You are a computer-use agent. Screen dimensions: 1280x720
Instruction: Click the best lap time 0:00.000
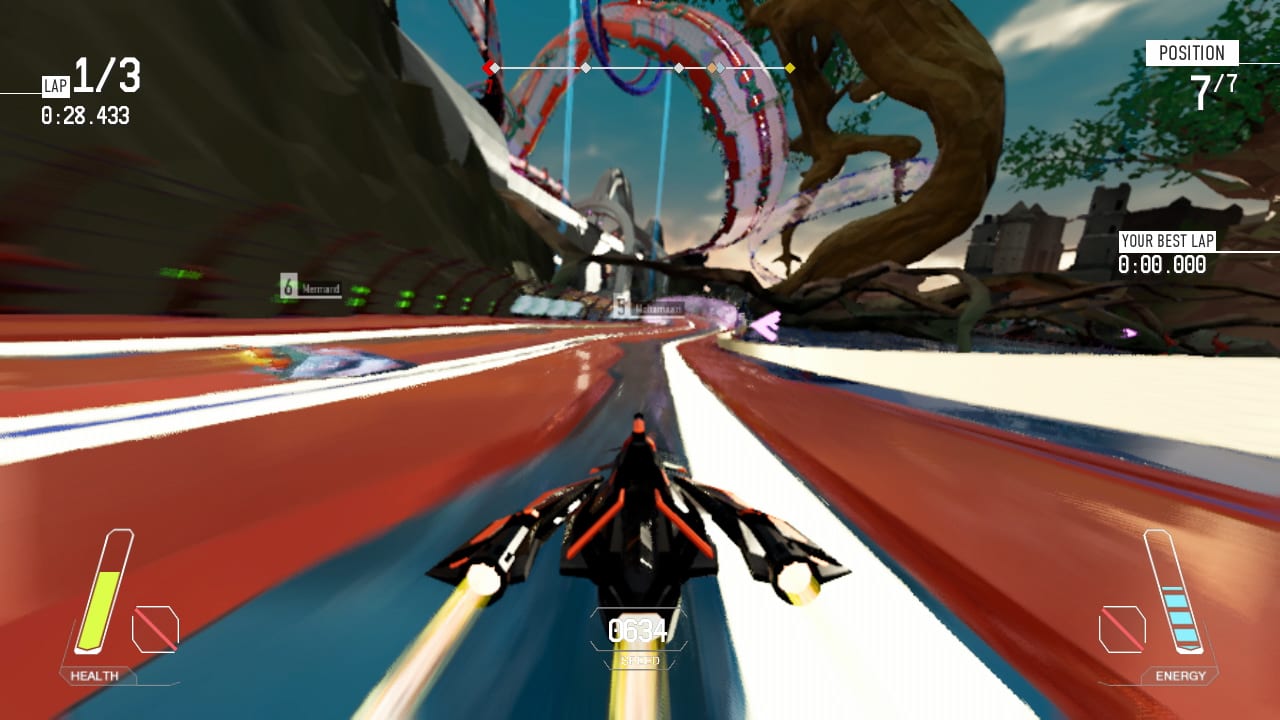click(x=1160, y=263)
